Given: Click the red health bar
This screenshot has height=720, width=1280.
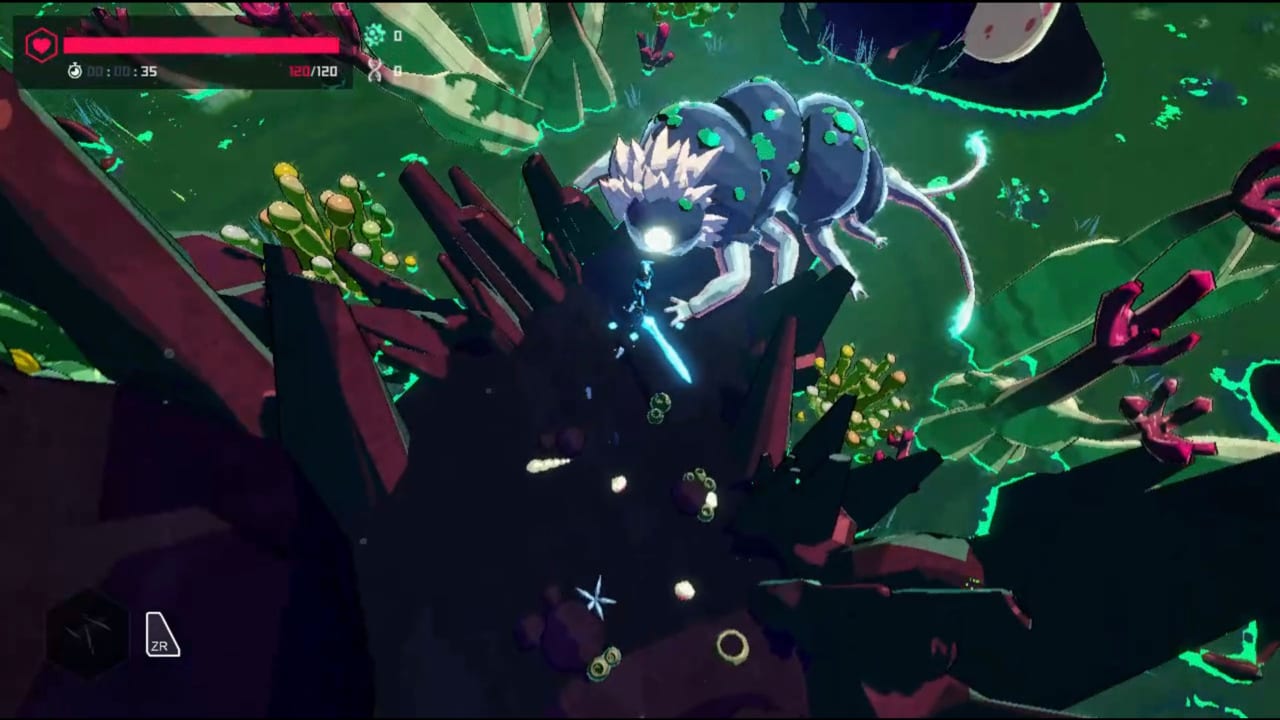Looking at the screenshot, I should coord(200,46).
